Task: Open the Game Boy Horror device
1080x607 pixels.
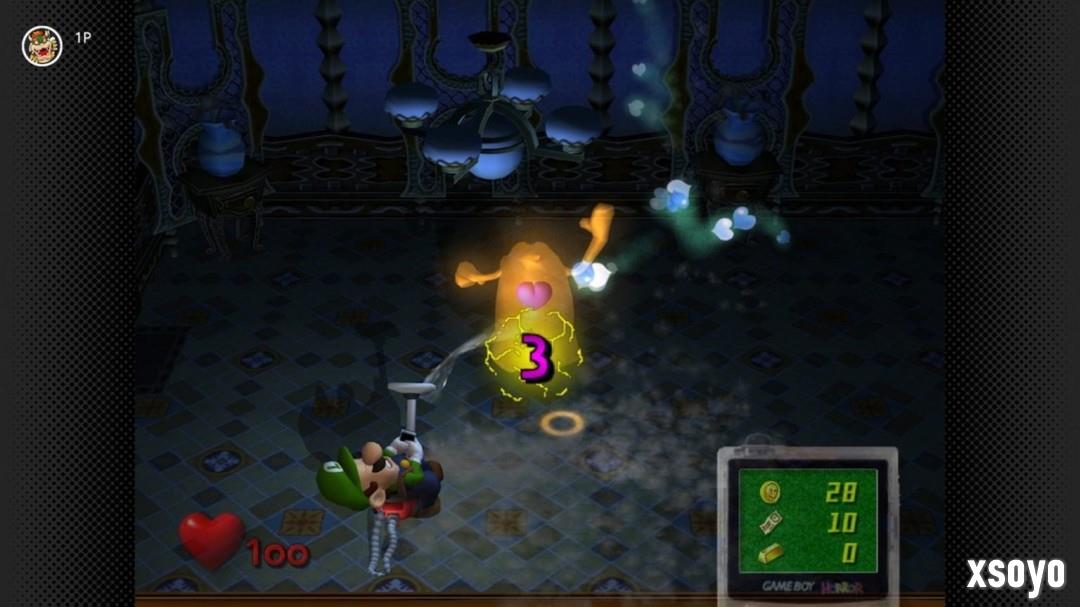Action: pos(807,523)
